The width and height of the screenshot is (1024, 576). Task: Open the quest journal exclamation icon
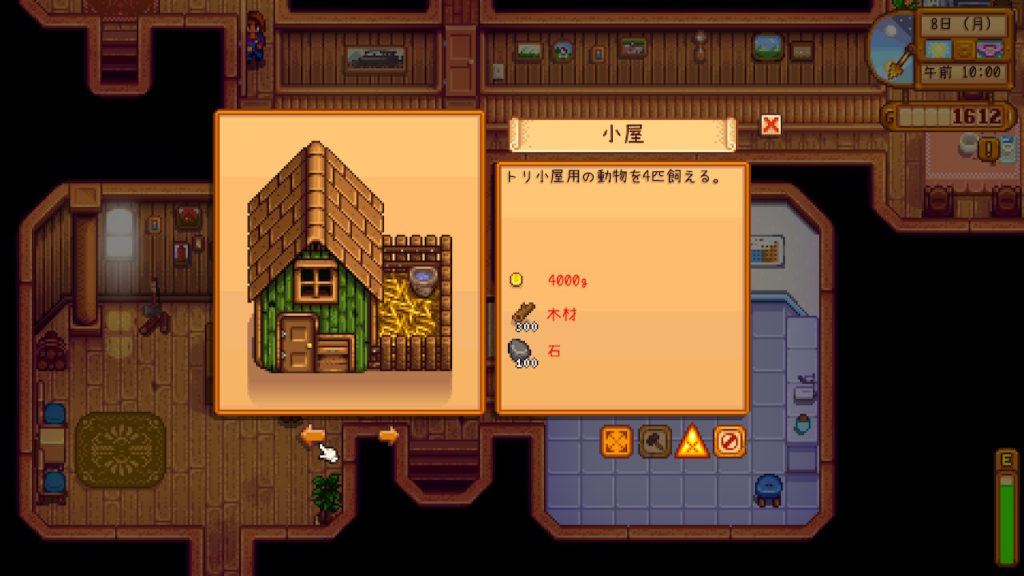(x=989, y=149)
